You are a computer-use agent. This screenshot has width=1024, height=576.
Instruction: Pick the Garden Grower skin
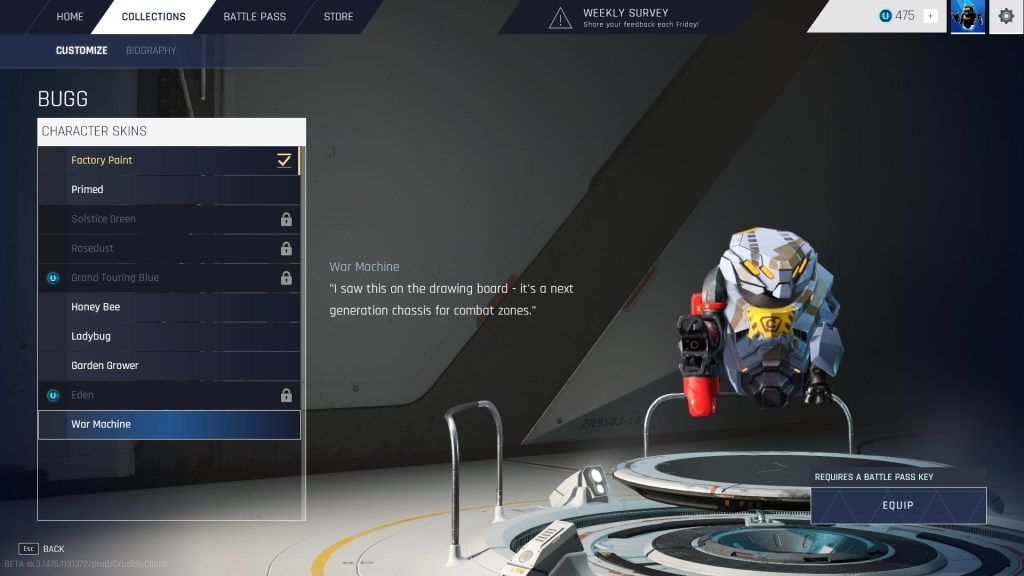point(168,366)
